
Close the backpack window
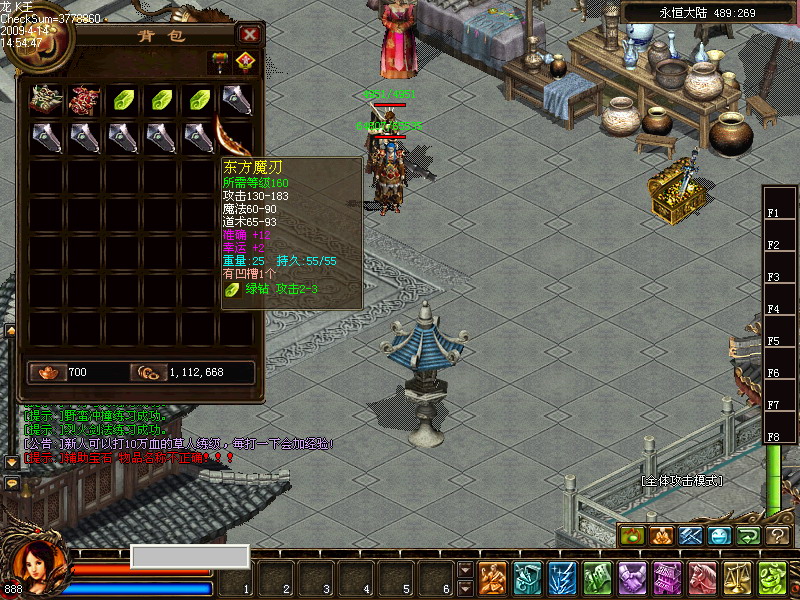(x=250, y=35)
